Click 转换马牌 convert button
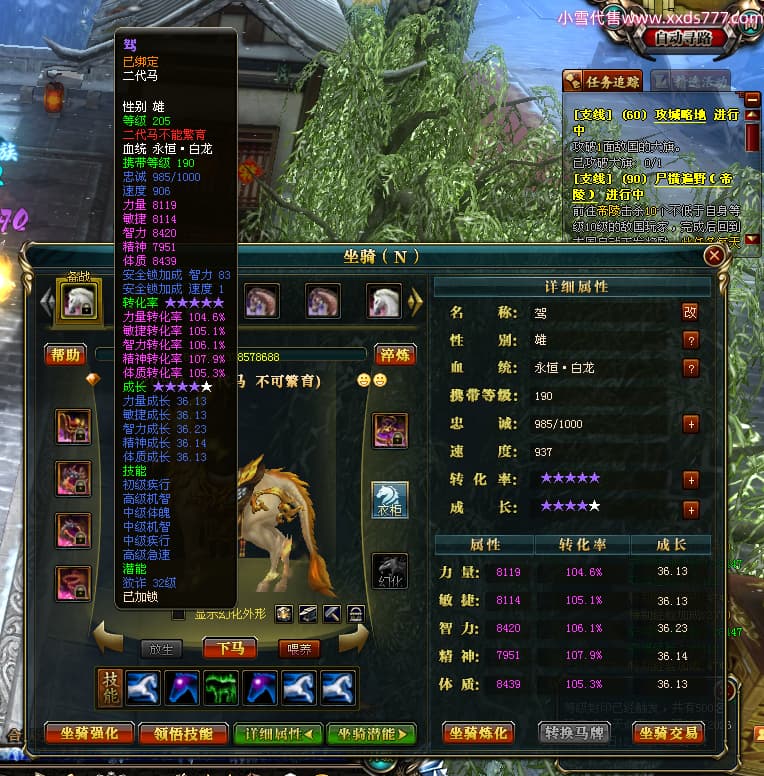Viewport: 764px width, 776px height. [574, 734]
